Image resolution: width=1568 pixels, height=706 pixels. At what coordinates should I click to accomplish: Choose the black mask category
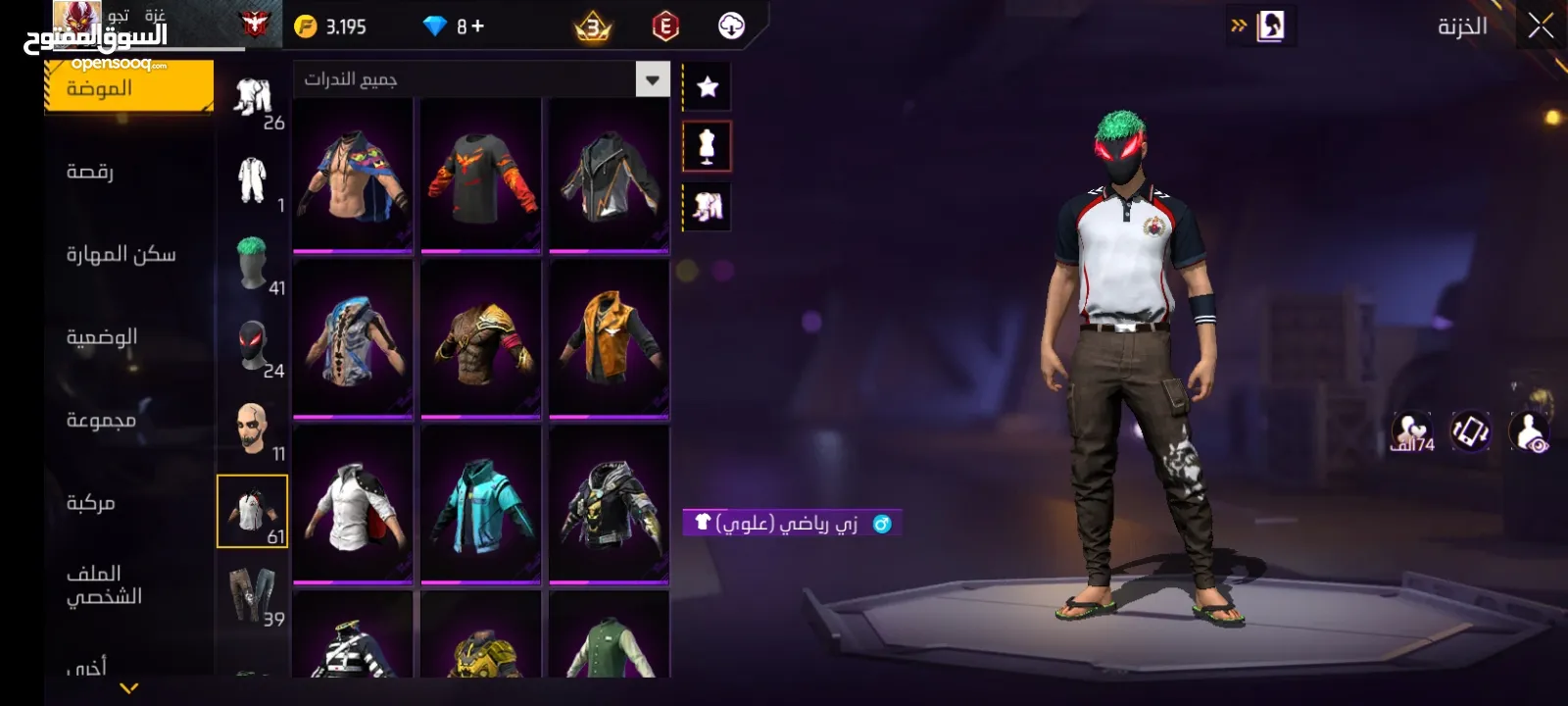pos(253,346)
